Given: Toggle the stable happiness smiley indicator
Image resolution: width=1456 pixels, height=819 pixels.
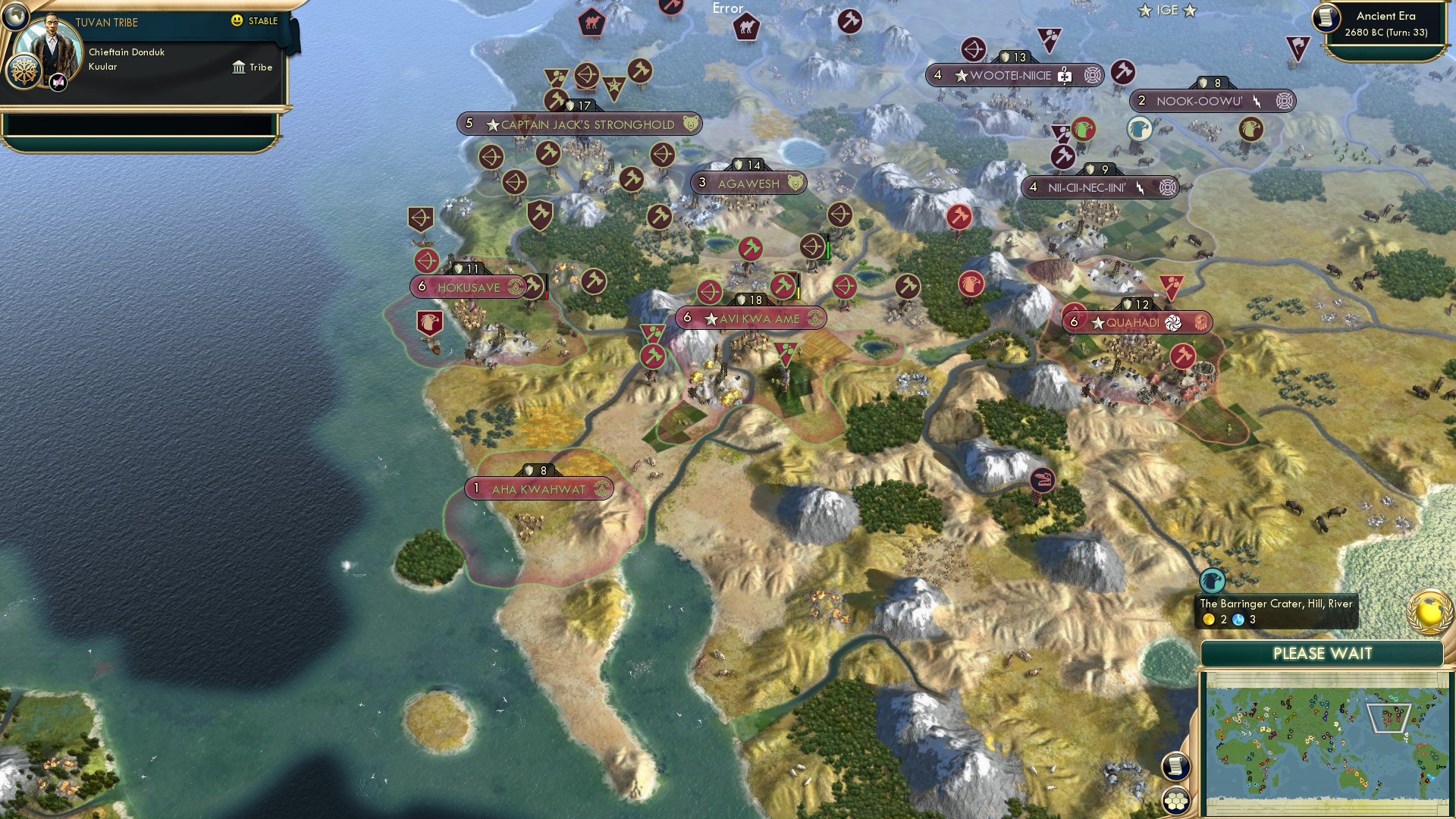Looking at the screenshot, I should [237, 22].
